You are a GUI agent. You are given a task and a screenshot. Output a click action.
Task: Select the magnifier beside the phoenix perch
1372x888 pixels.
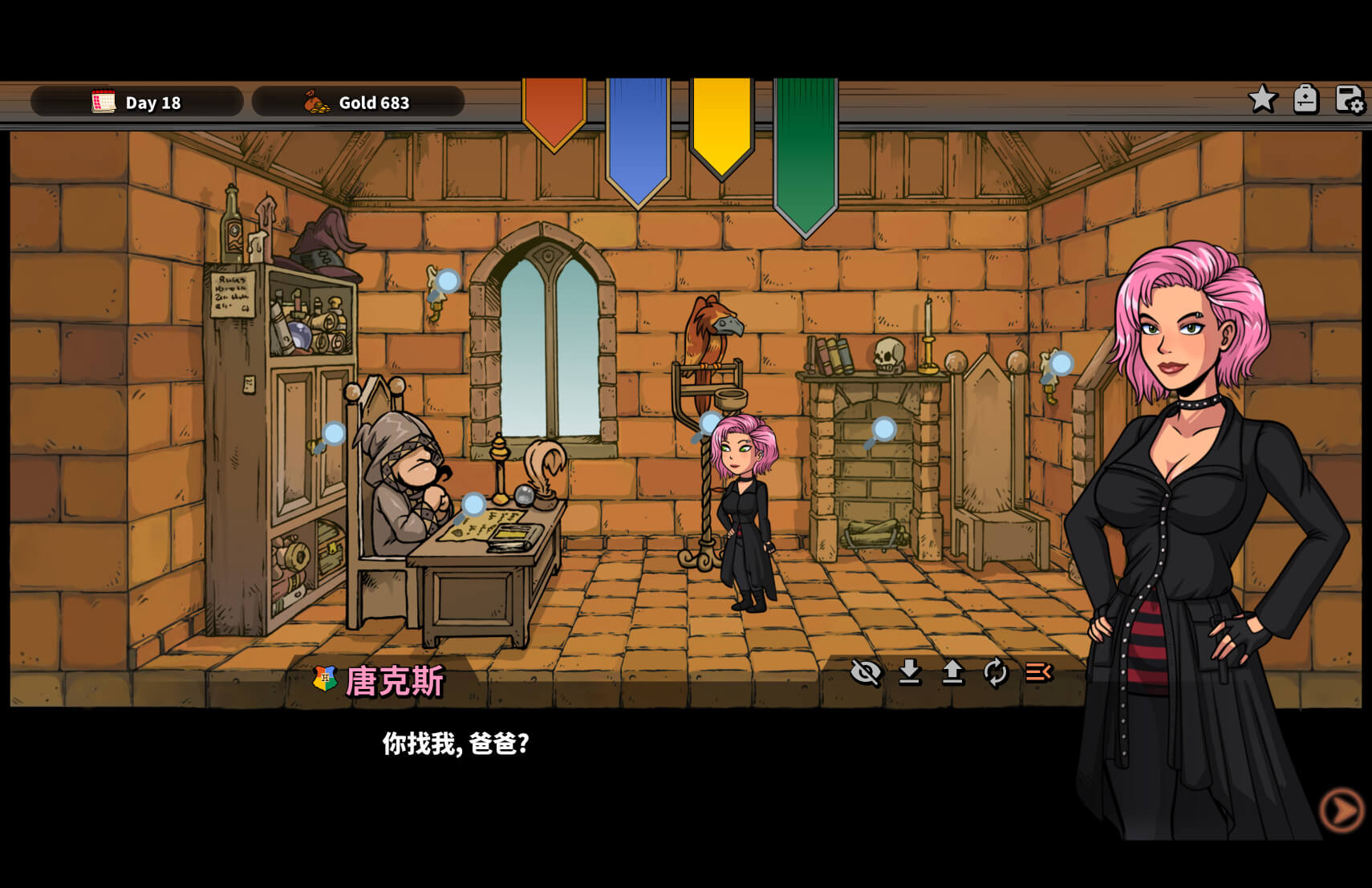708,424
